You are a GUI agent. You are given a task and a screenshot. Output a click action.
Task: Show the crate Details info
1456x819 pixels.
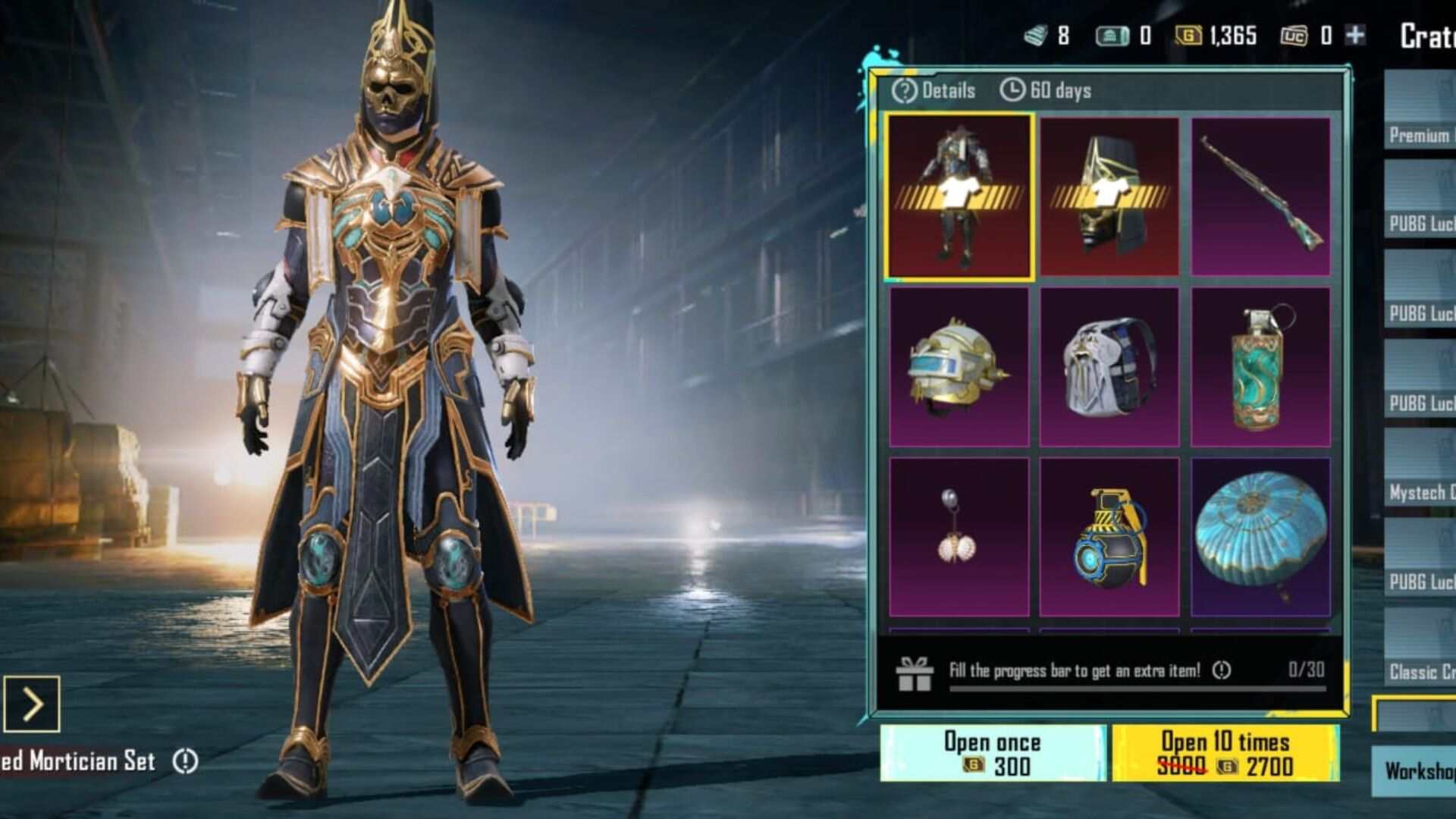(x=934, y=90)
